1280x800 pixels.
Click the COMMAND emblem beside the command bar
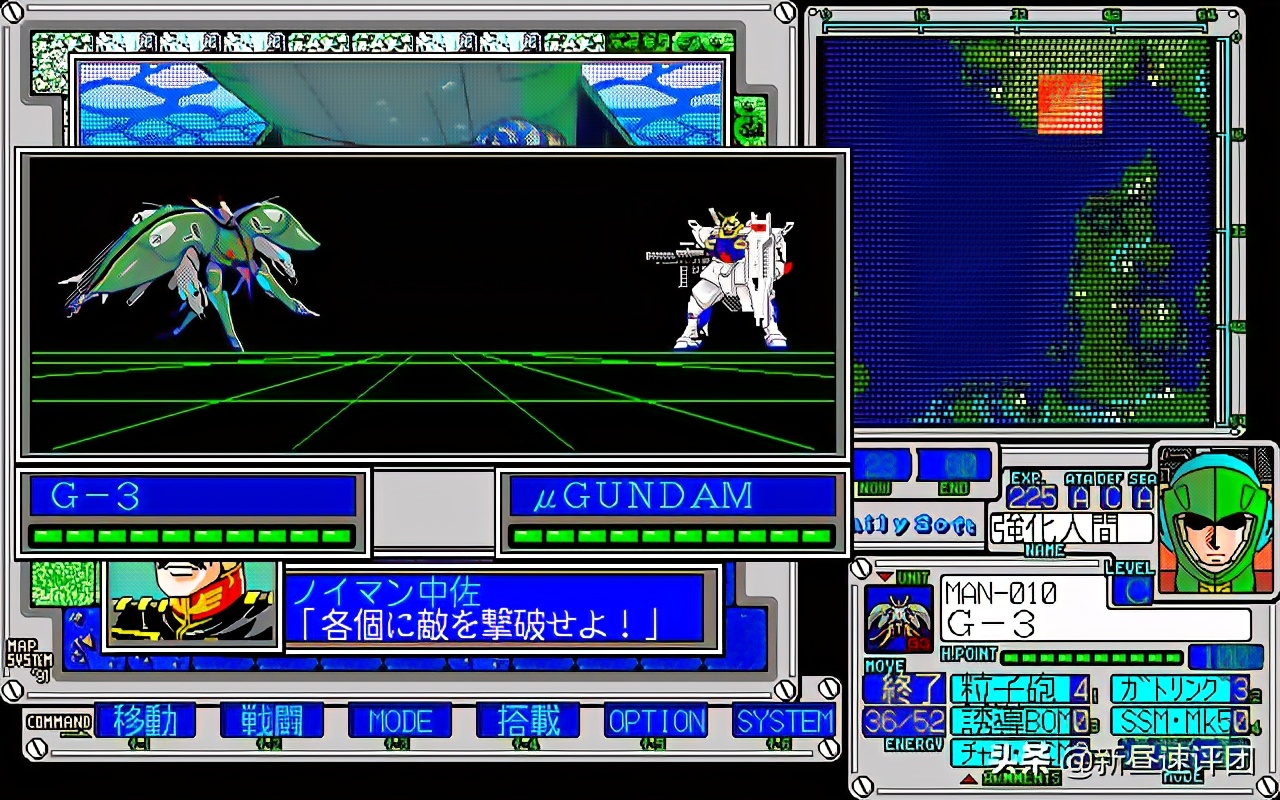[x=60, y=722]
